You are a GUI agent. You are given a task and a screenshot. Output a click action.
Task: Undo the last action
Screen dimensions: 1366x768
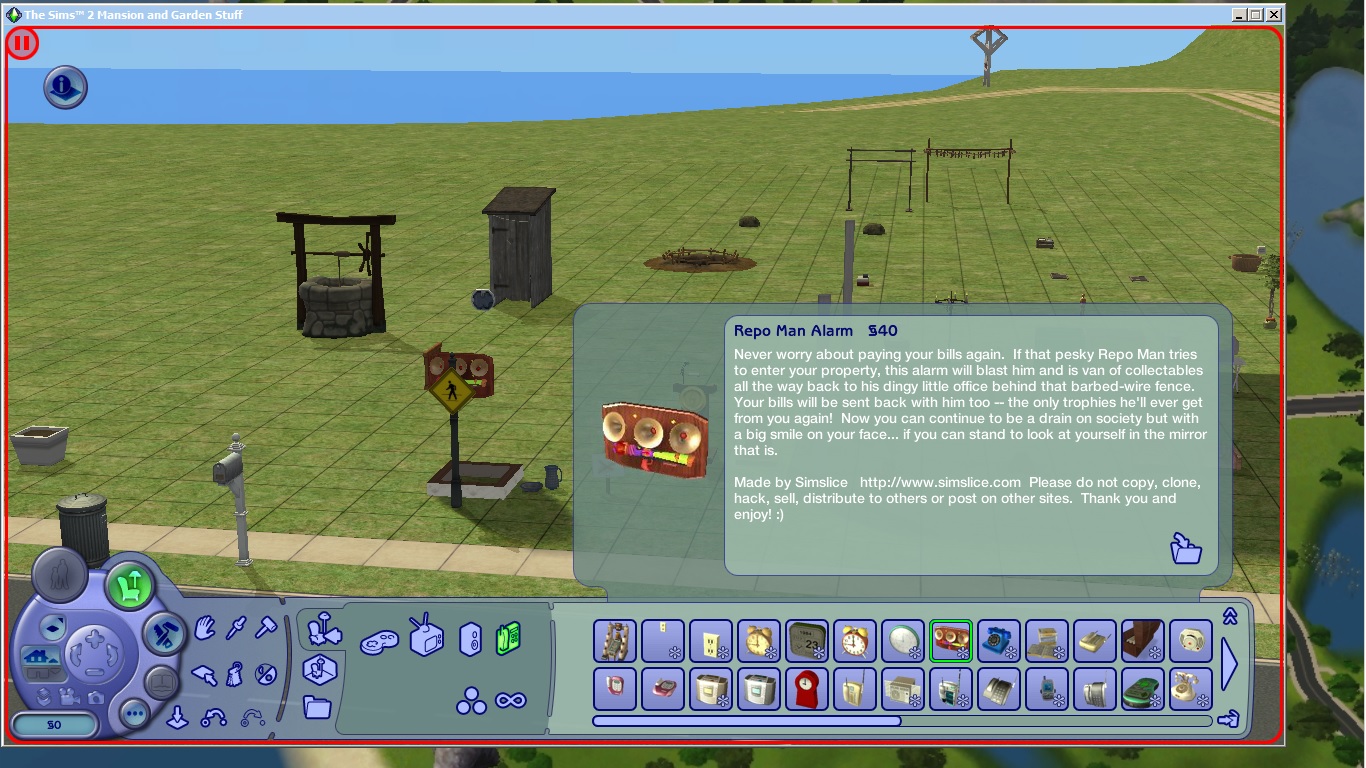[214, 718]
